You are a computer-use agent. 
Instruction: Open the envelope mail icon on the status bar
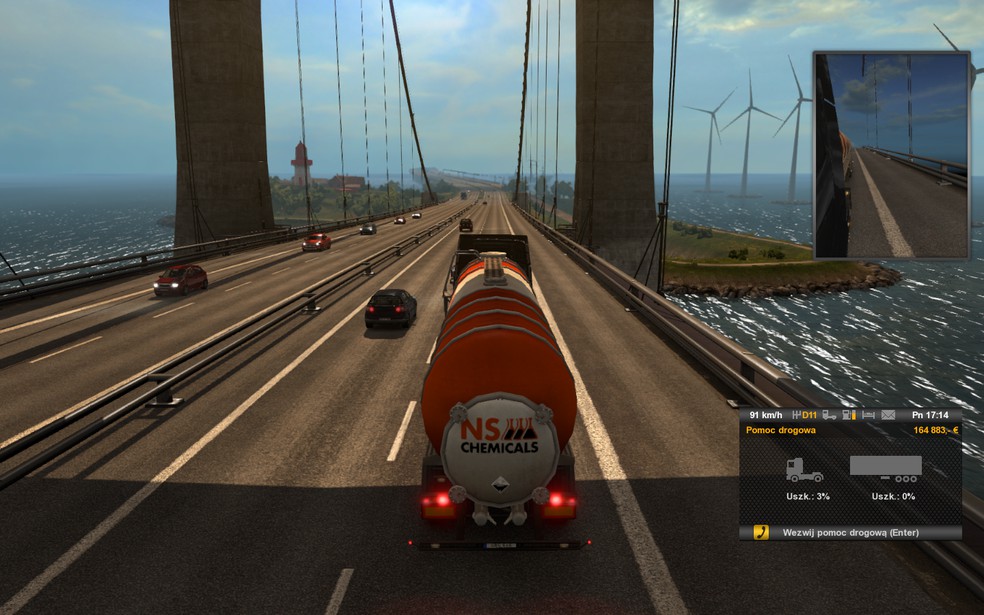[x=888, y=415]
